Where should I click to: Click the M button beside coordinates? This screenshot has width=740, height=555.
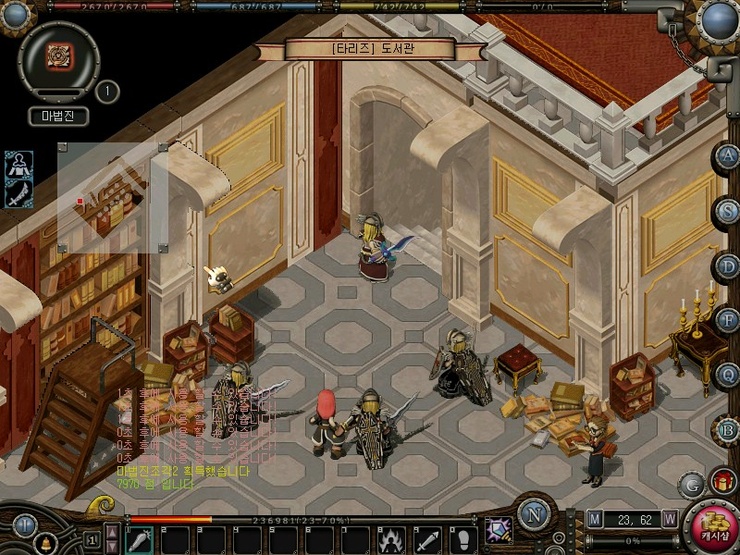coord(595,519)
